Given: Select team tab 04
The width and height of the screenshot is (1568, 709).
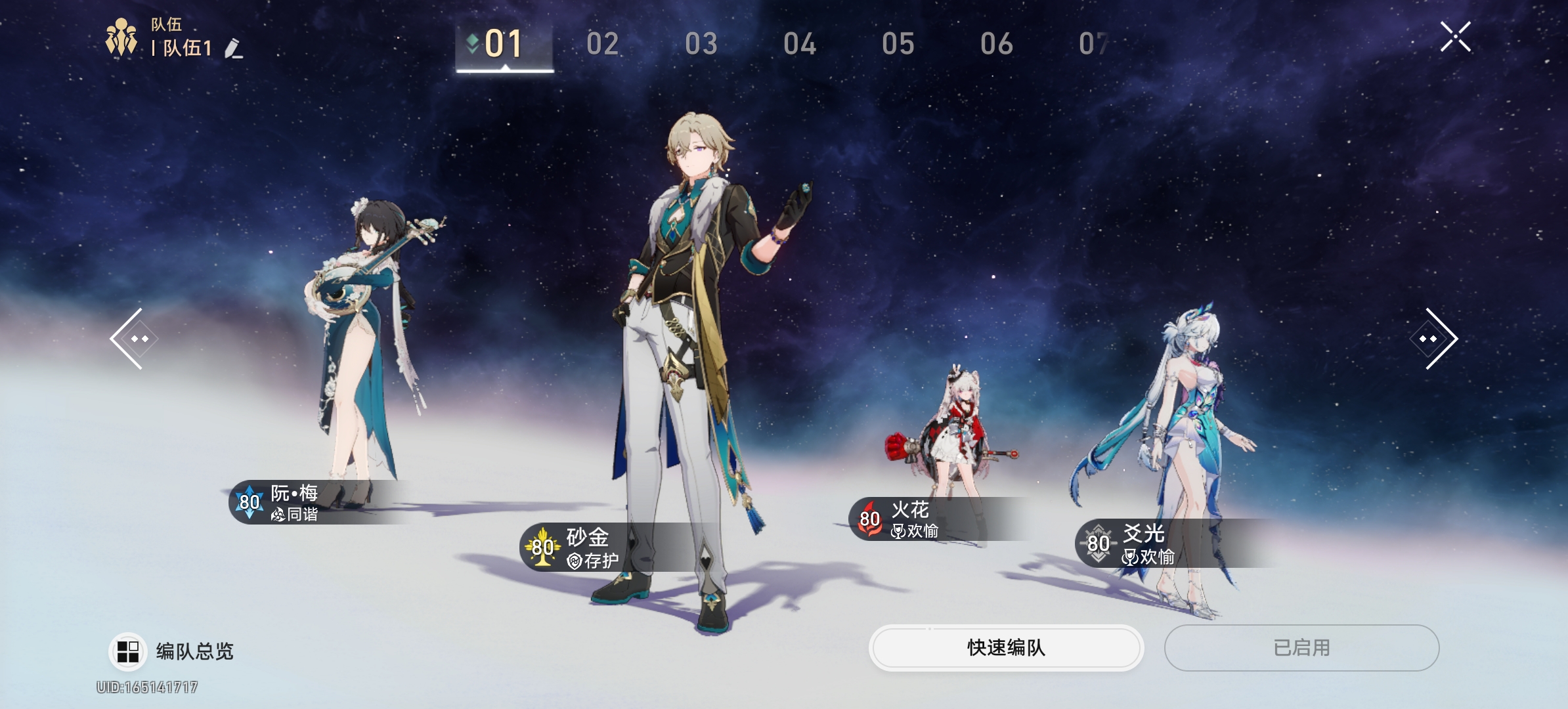Looking at the screenshot, I should [x=800, y=45].
